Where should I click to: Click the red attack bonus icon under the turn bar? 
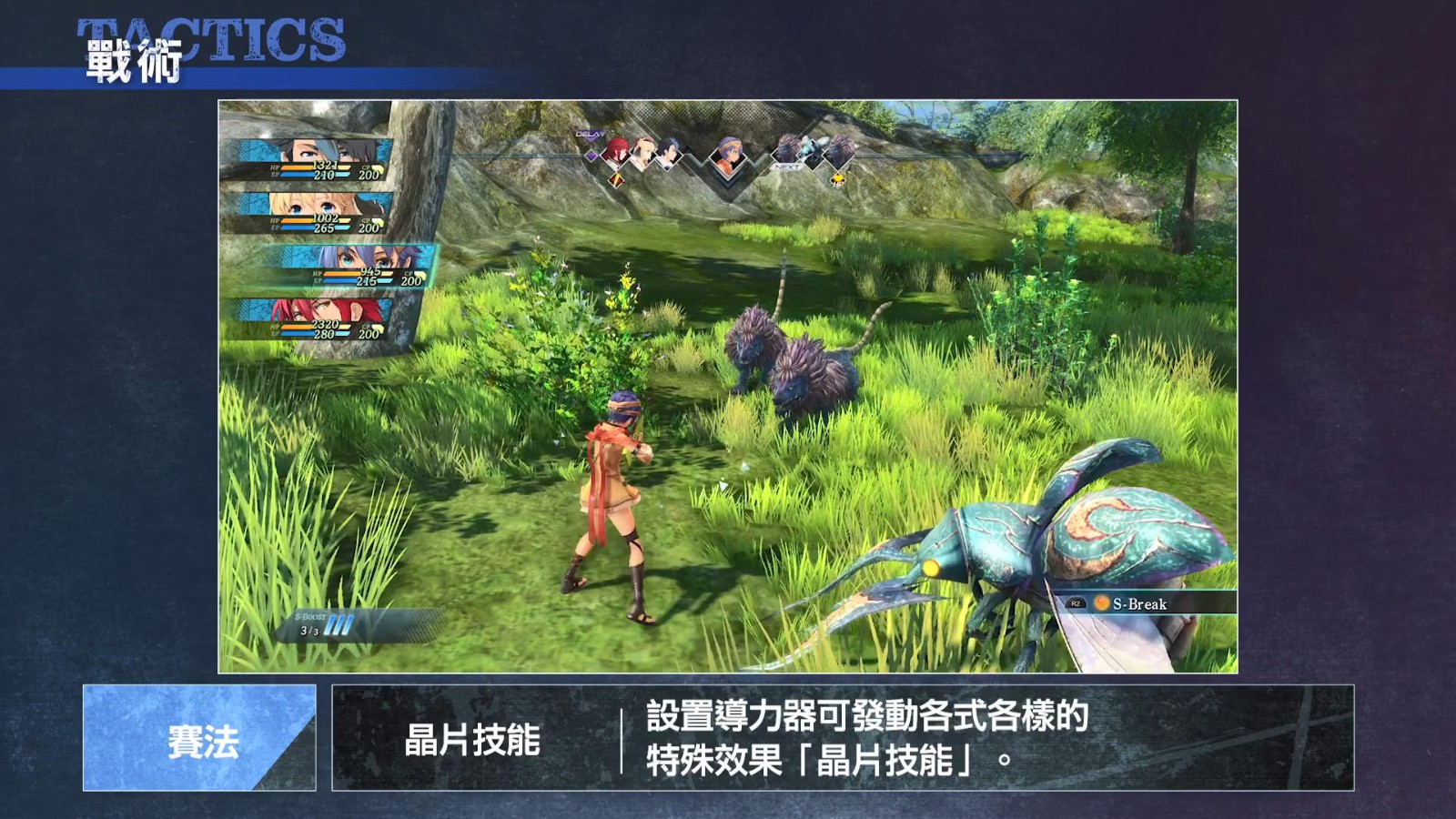point(616,179)
